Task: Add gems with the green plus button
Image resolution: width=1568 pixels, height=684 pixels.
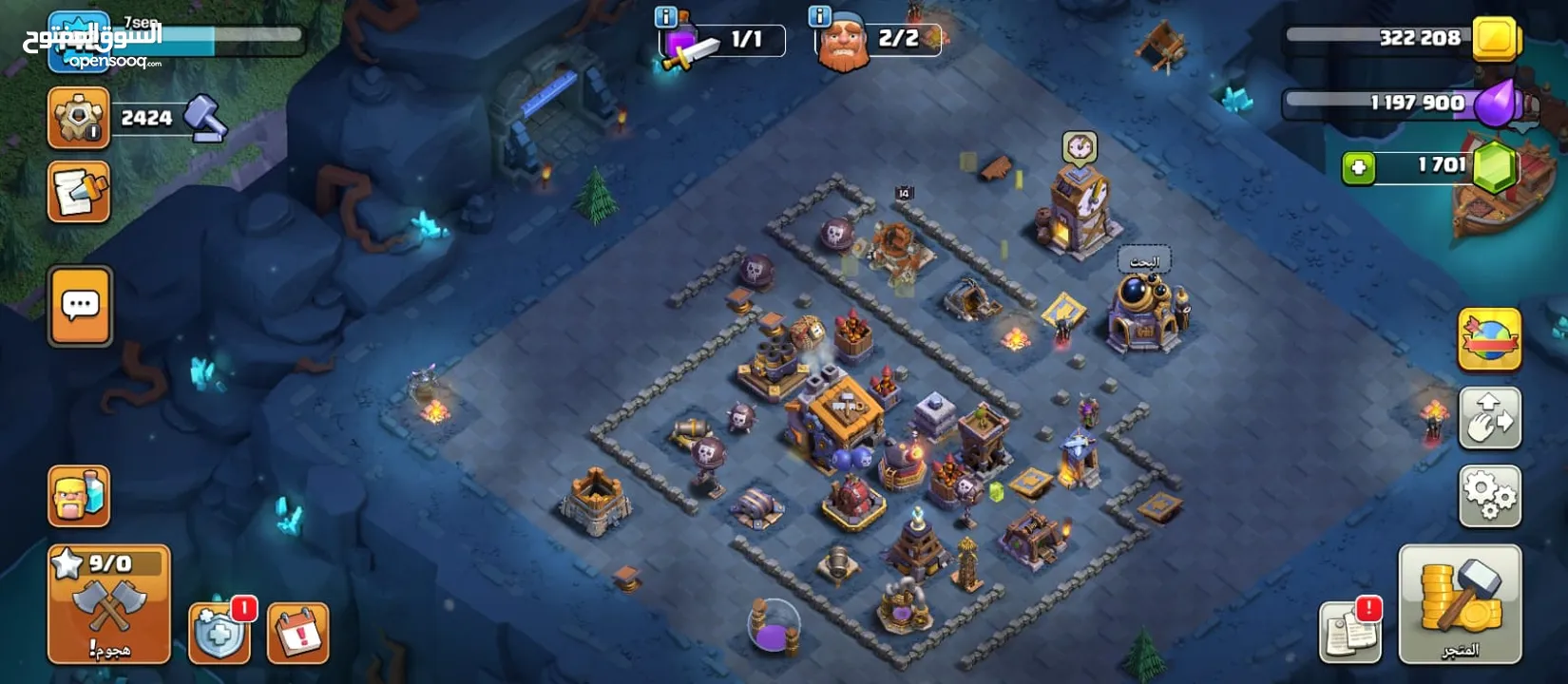Action: coord(1359,168)
